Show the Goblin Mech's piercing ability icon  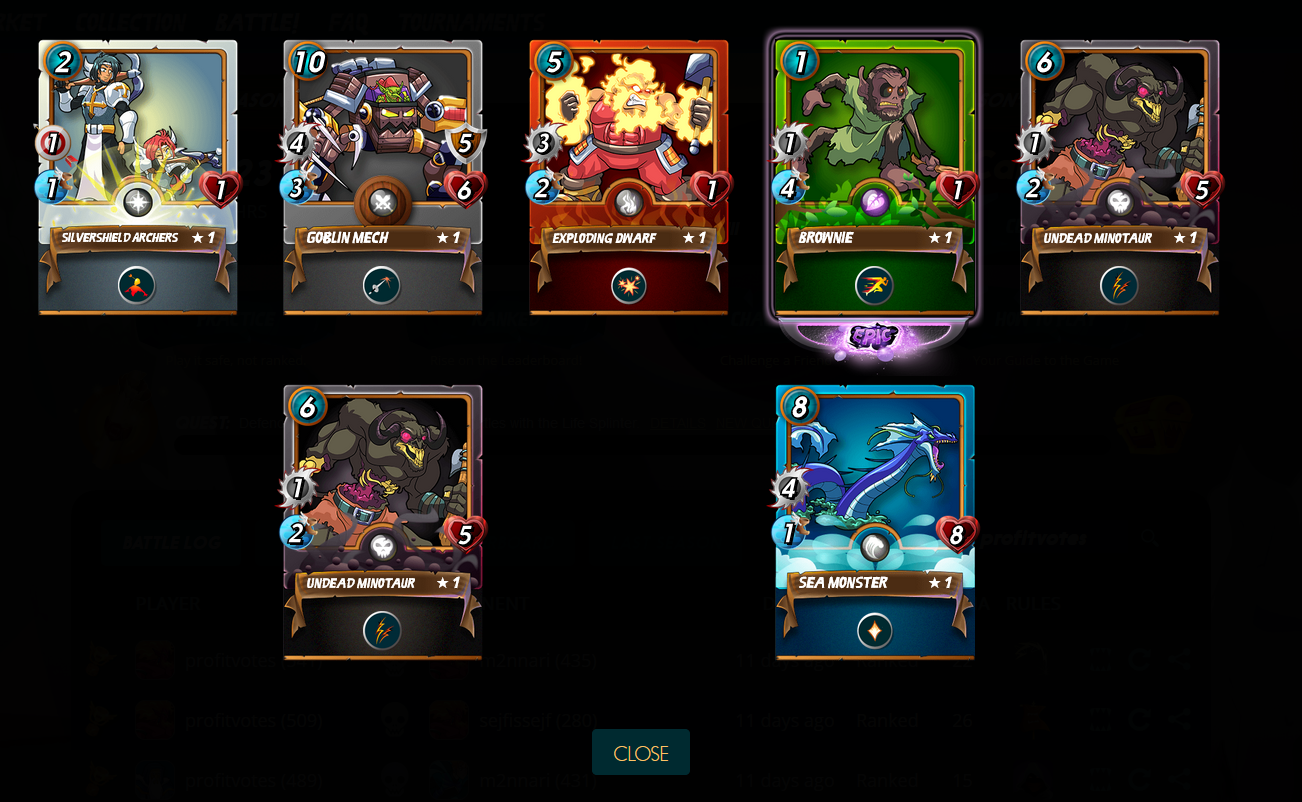pyautogui.click(x=382, y=286)
